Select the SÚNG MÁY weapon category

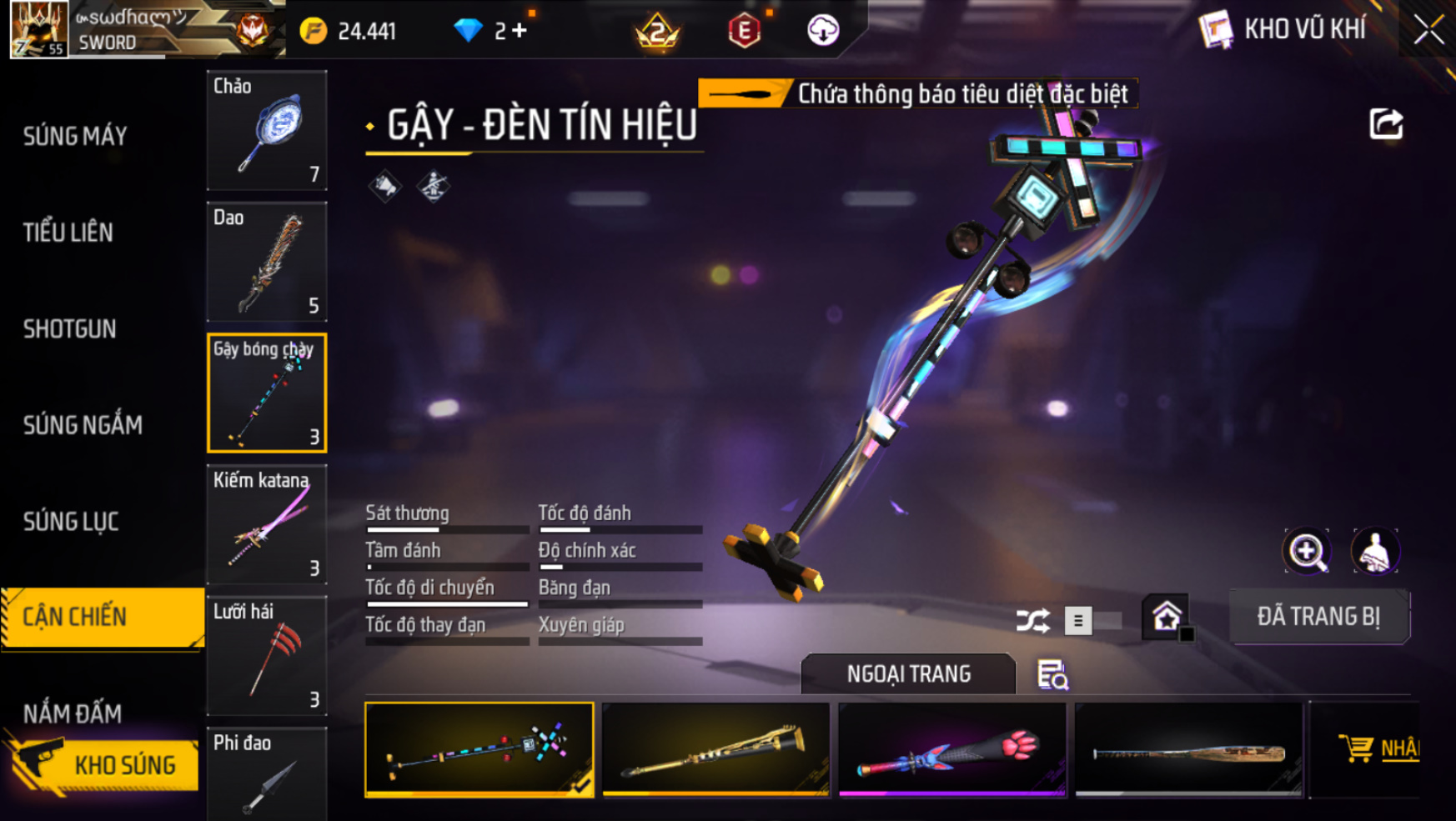point(75,136)
